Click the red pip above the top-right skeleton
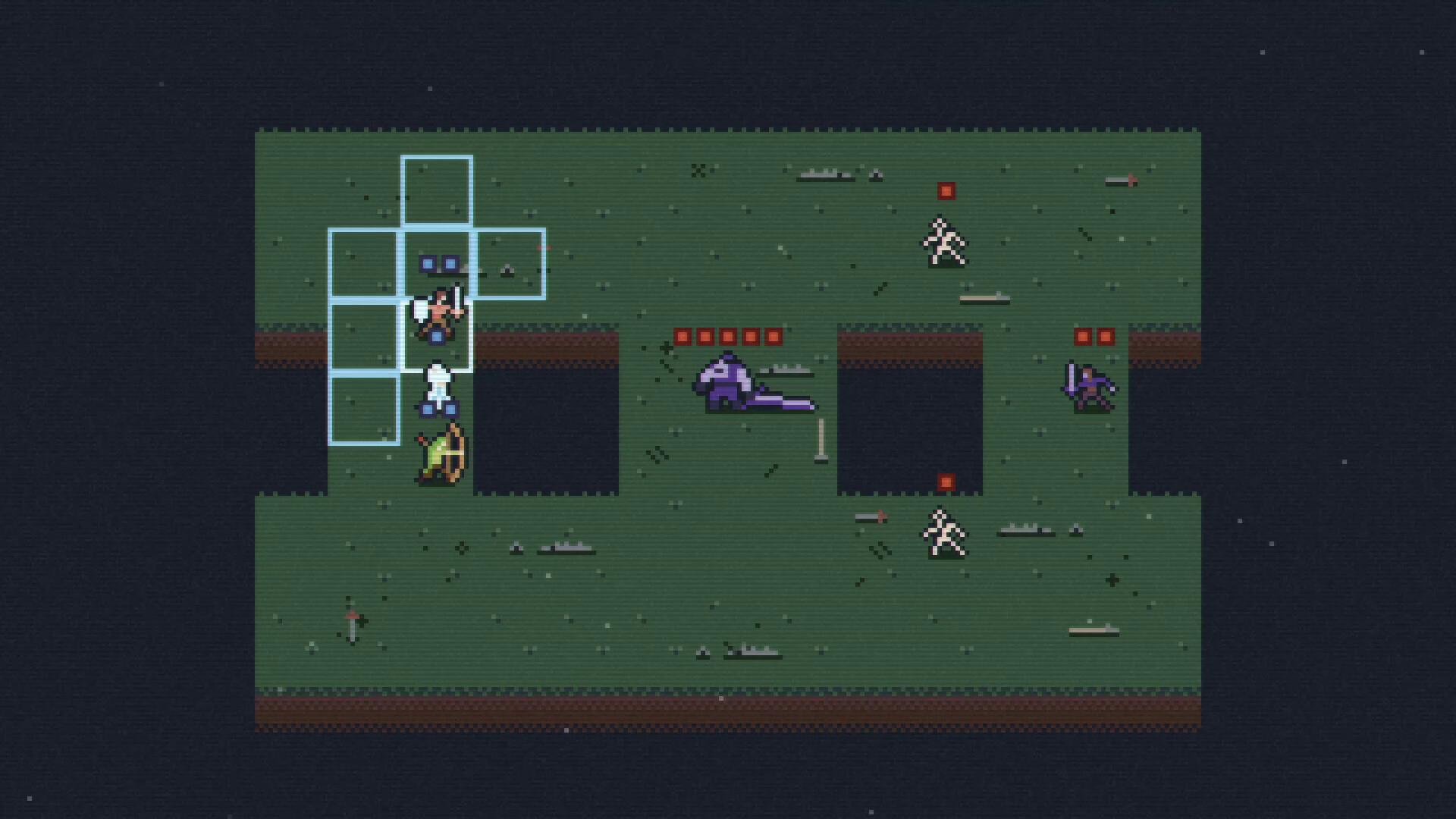Image resolution: width=1456 pixels, height=819 pixels. (x=945, y=190)
